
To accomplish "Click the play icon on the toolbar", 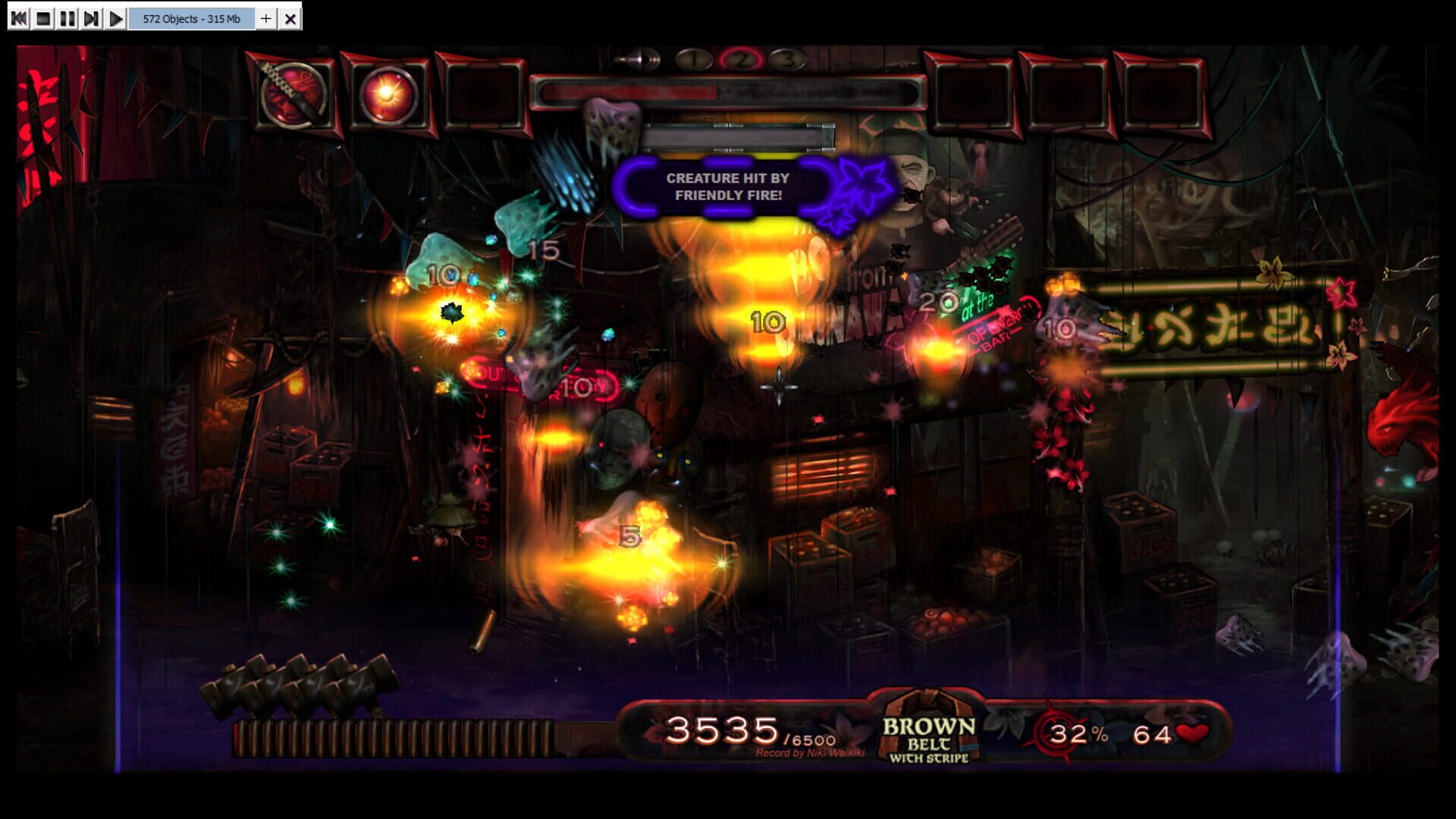I will click(x=114, y=18).
